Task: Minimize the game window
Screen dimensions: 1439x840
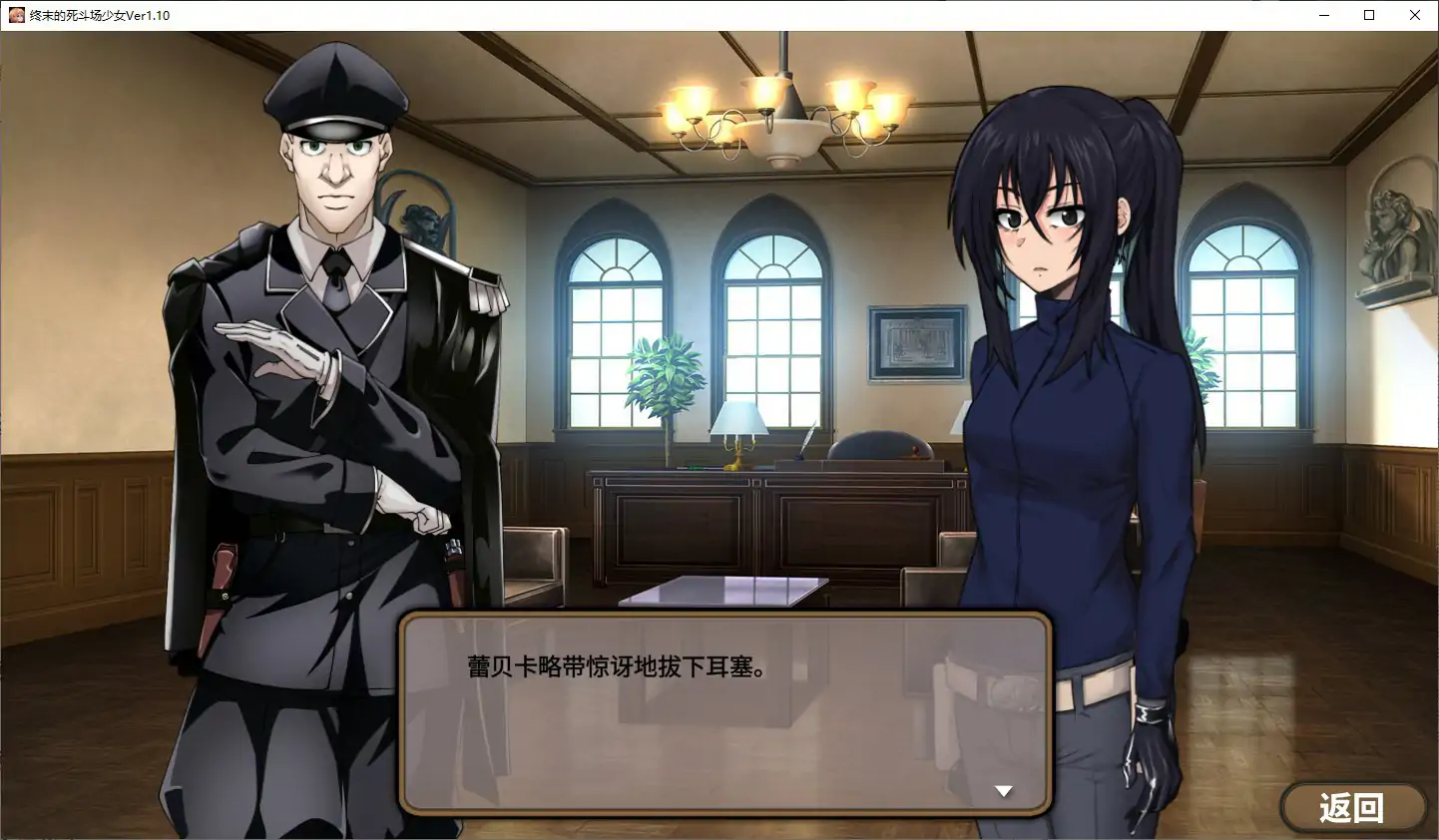Action: click(x=1323, y=15)
